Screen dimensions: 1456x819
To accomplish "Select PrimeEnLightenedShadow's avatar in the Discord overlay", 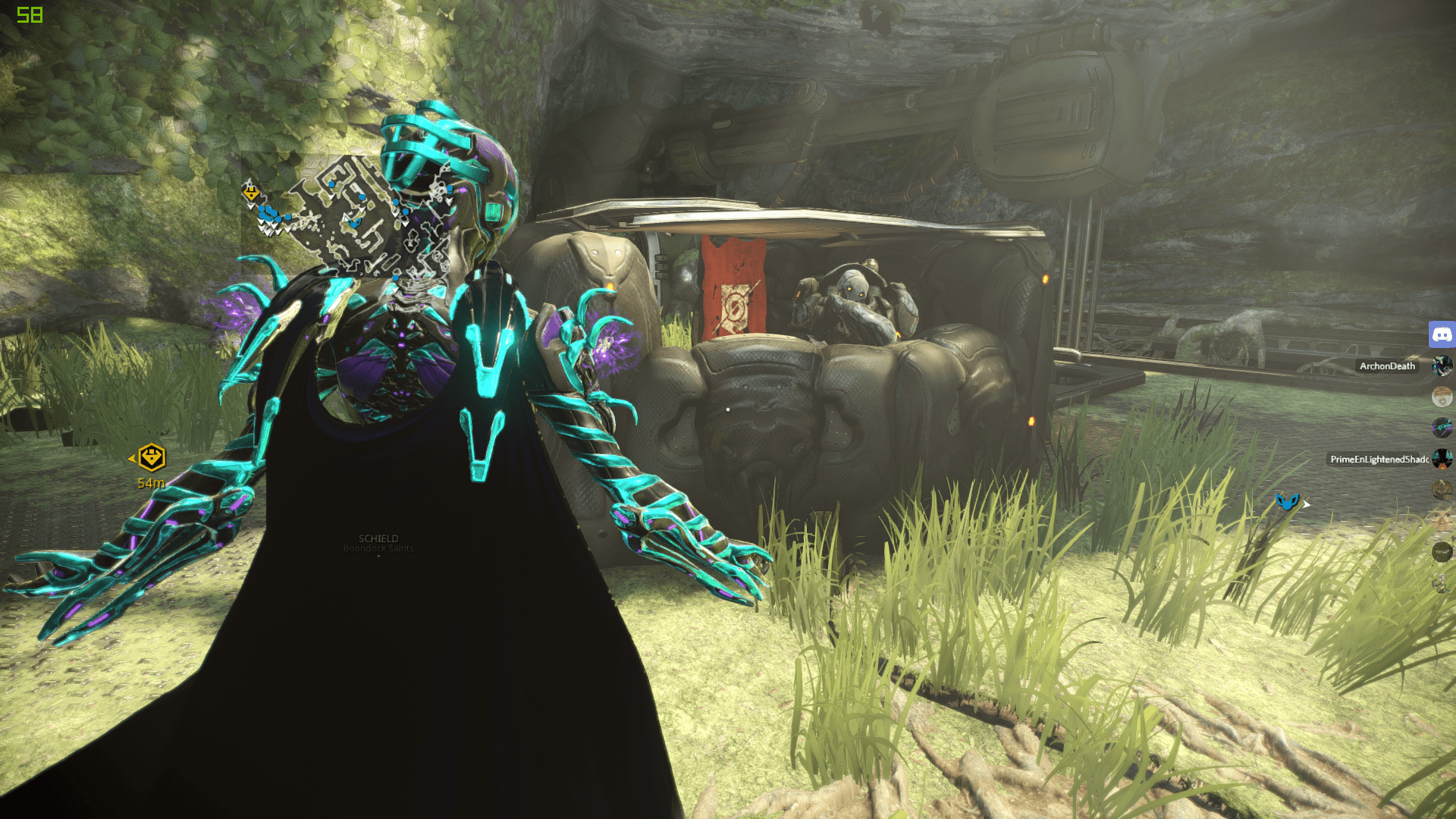I will pos(1442,459).
